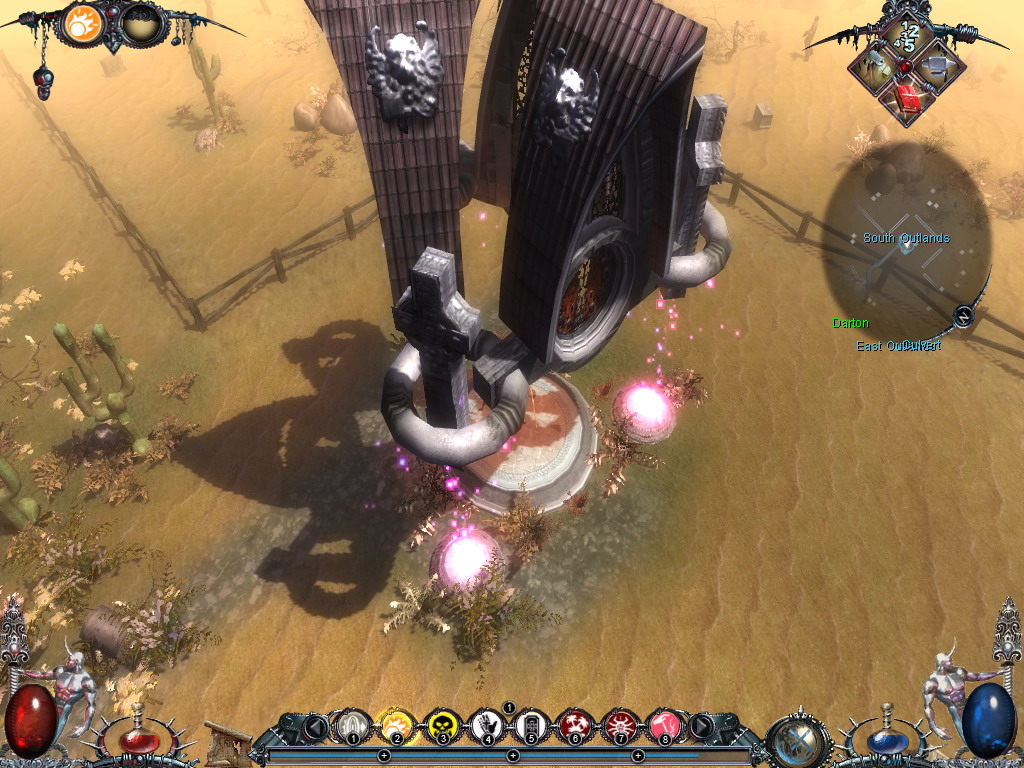Page the skill bar left
This screenshot has width=1024, height=768.
316,725
